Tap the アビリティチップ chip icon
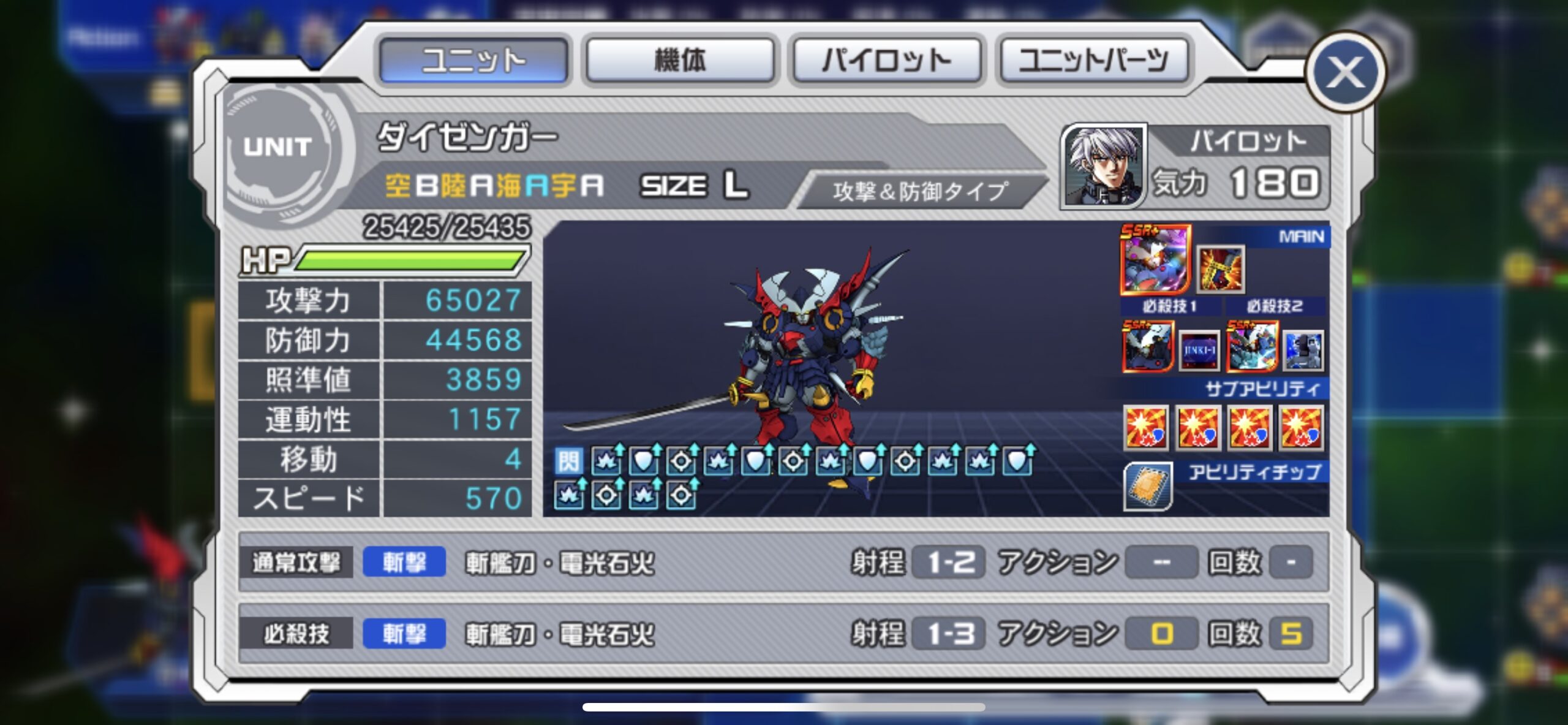 pyautogui.click(x=1147, y=486)
